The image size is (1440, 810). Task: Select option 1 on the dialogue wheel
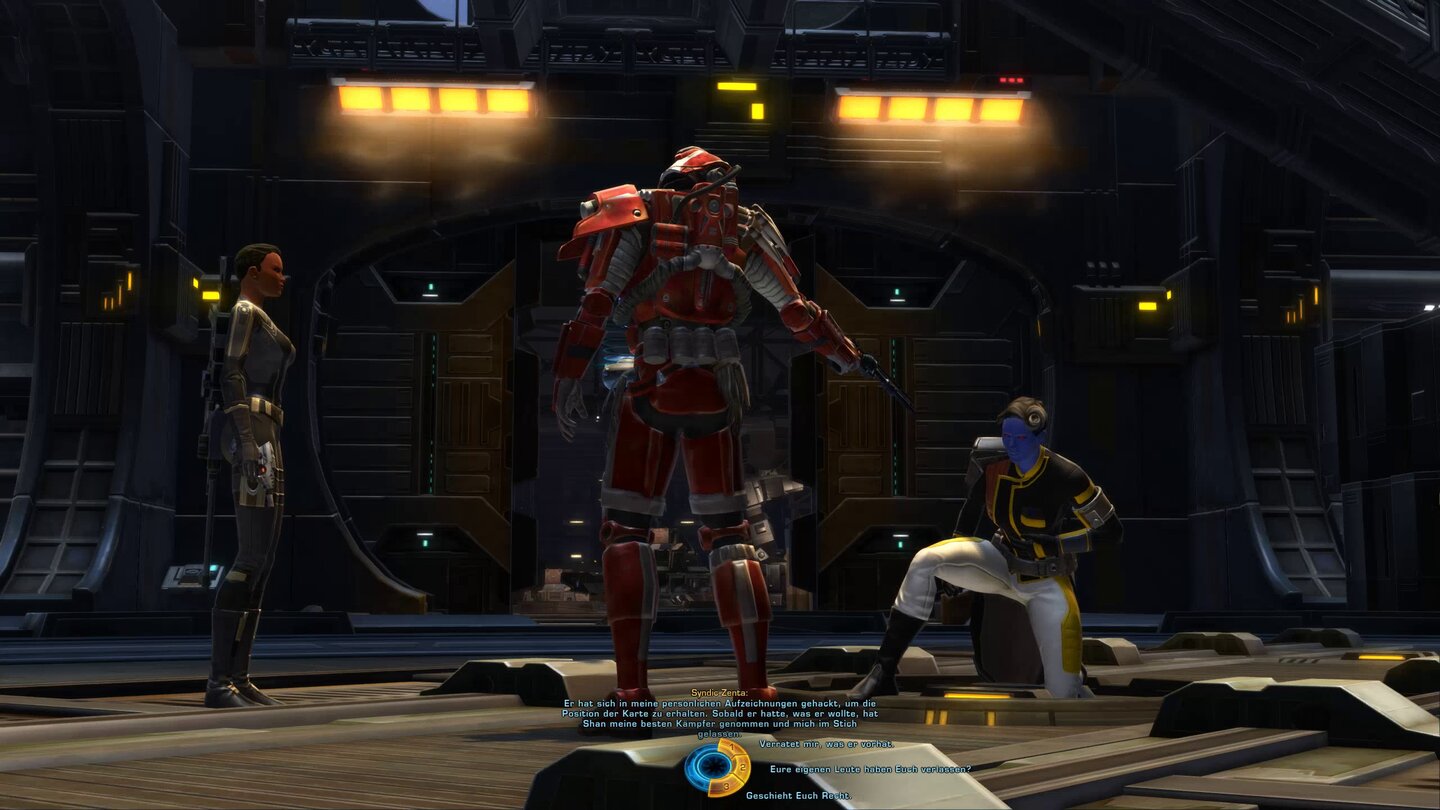[732, 747]
